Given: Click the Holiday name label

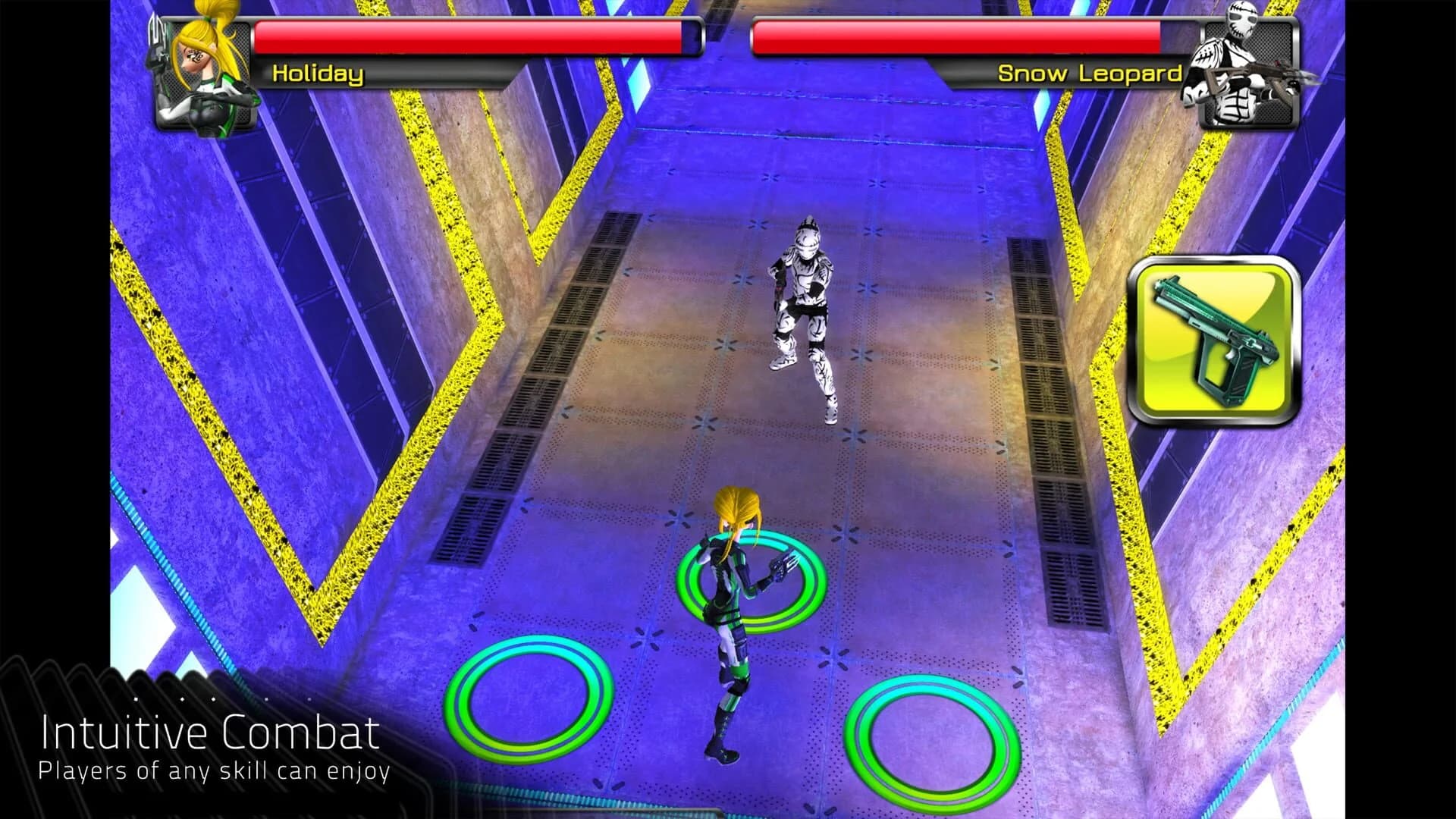Looking at the screenshot, I should click(317, 74).
